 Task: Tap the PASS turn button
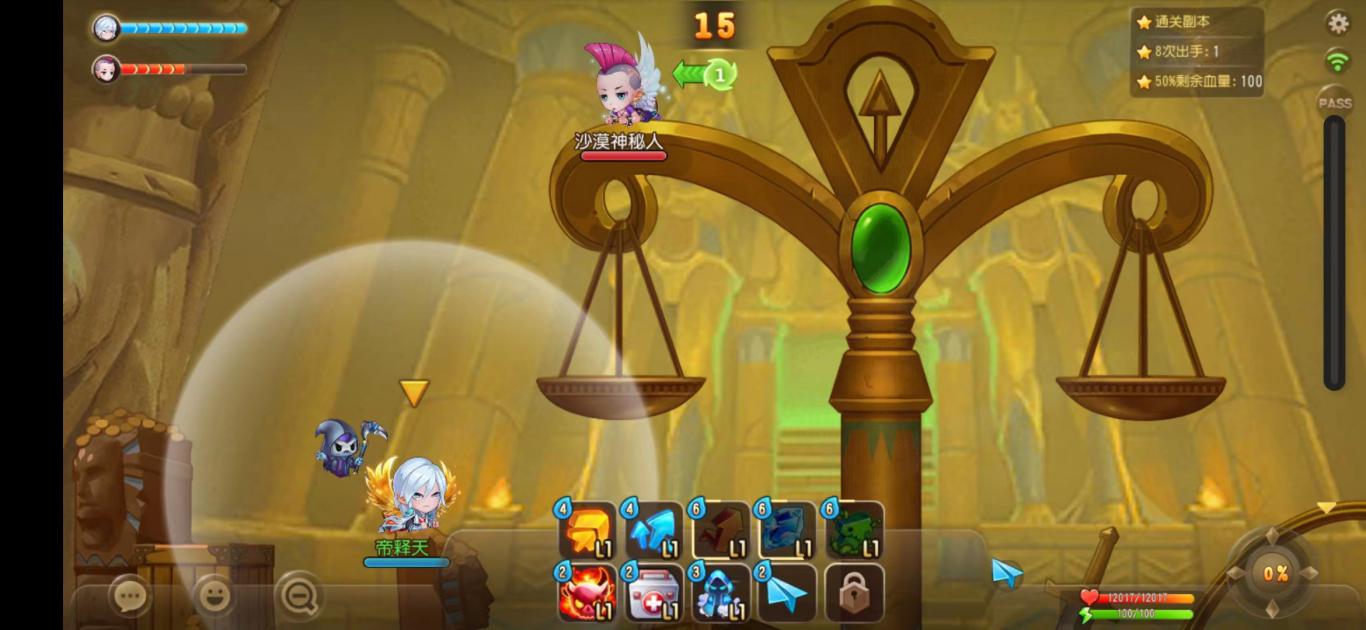[x=1334, y=102]
